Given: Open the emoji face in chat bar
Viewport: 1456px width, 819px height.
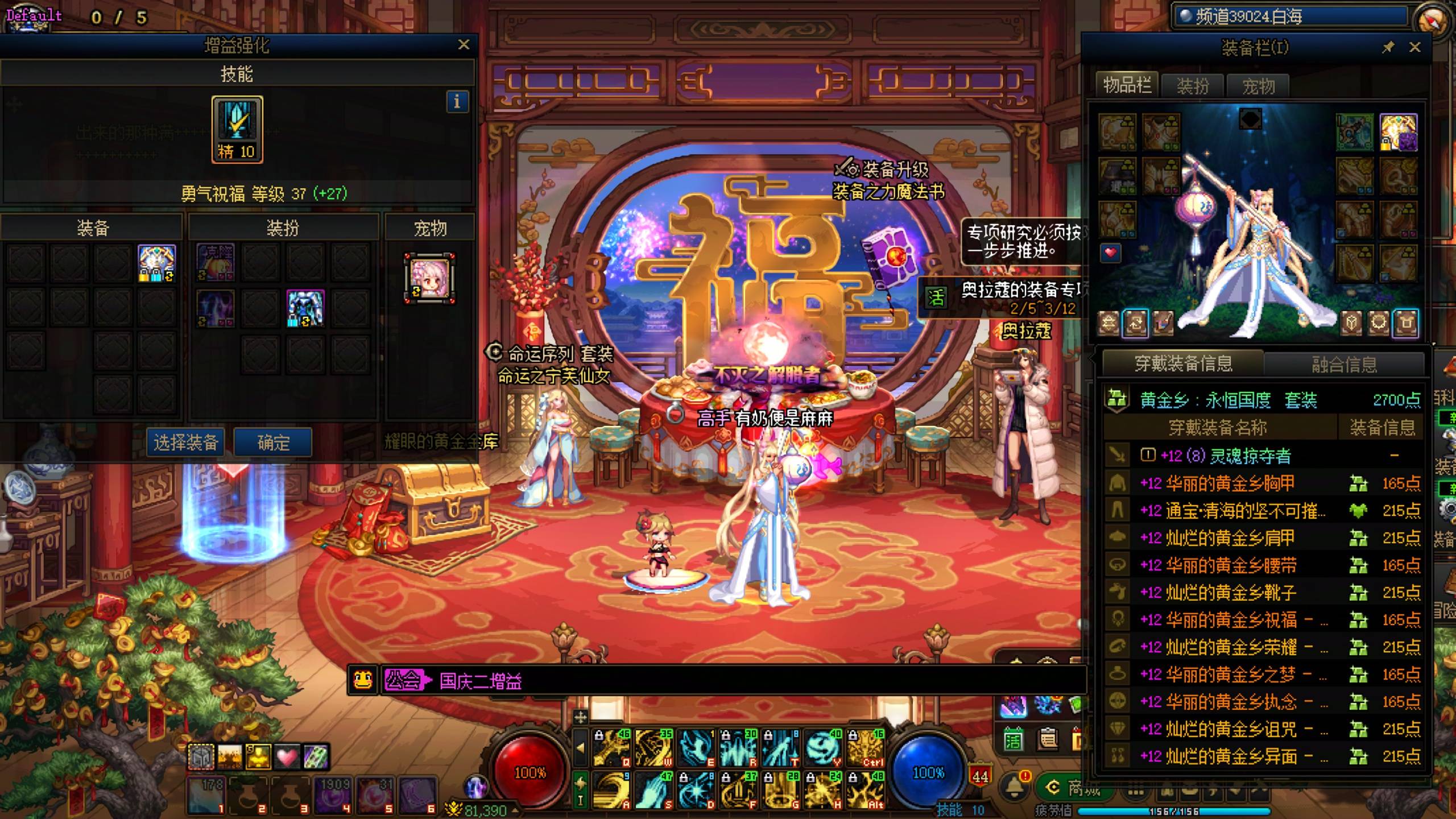Looking at the screenshot, I should tap(363, 680).
